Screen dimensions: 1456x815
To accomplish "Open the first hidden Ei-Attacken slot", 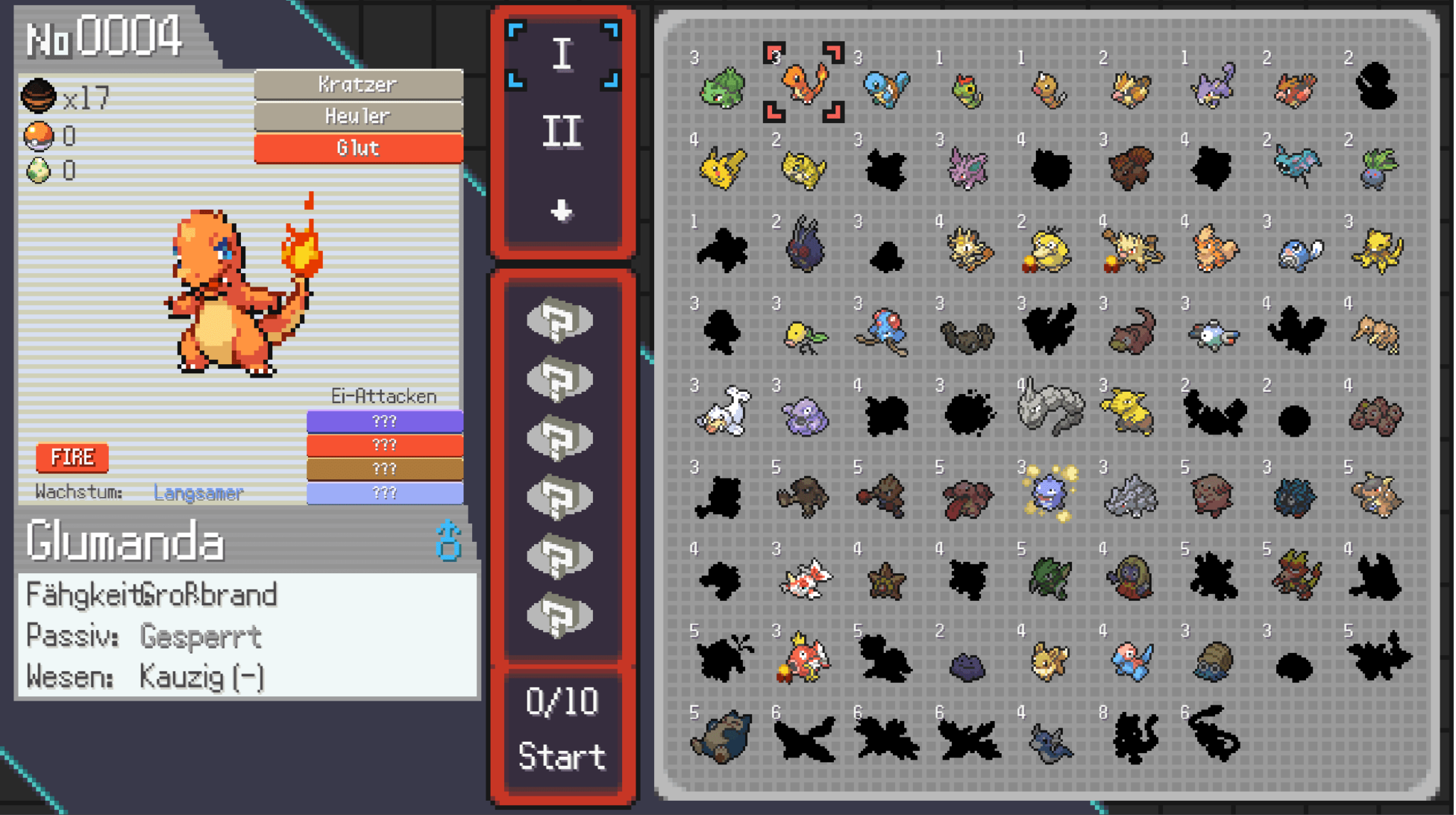I will pyautogui.click(x=385, y=420).
